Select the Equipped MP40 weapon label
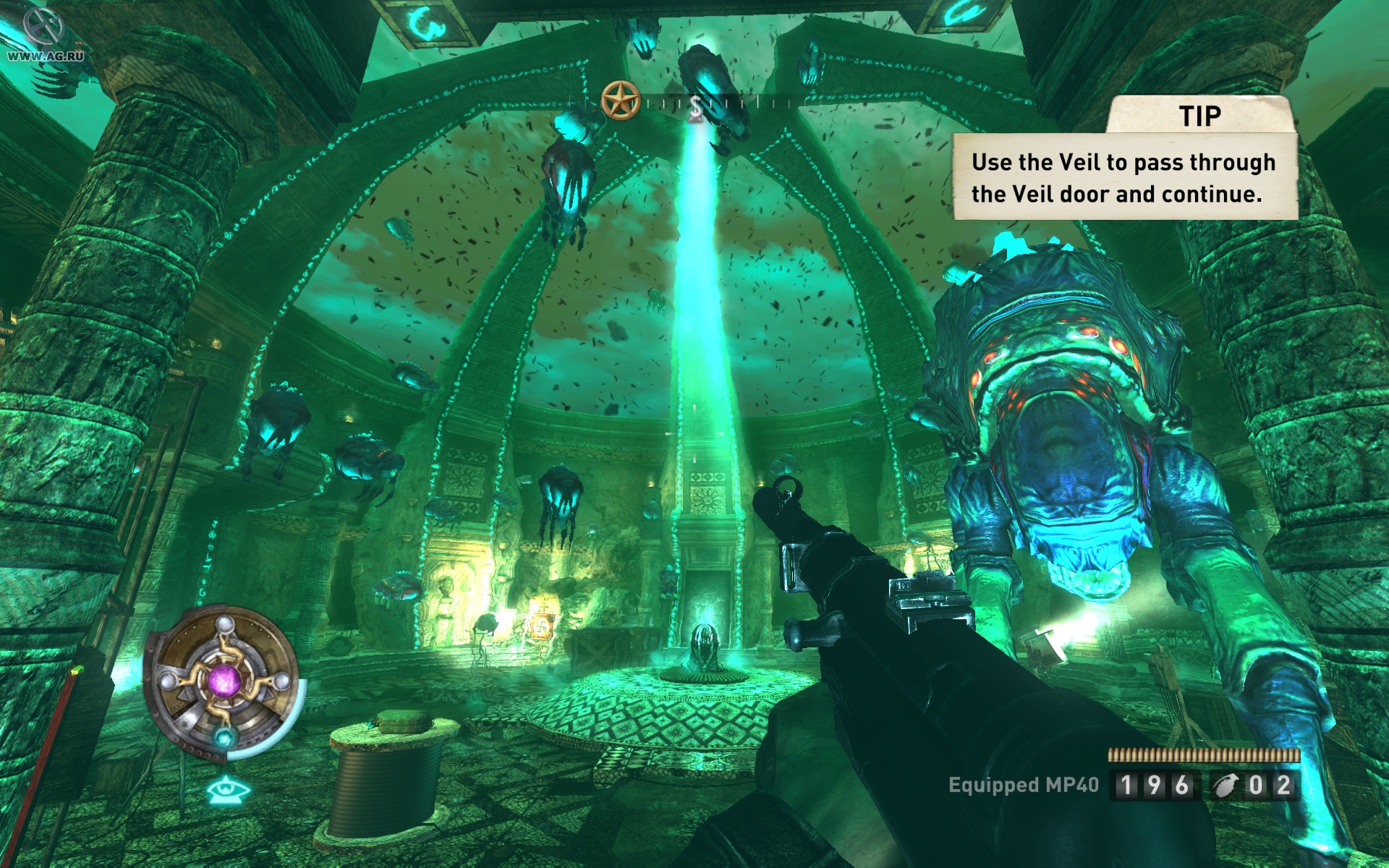The height and width of the screenshot is (868, 1389). point(1023,785)
